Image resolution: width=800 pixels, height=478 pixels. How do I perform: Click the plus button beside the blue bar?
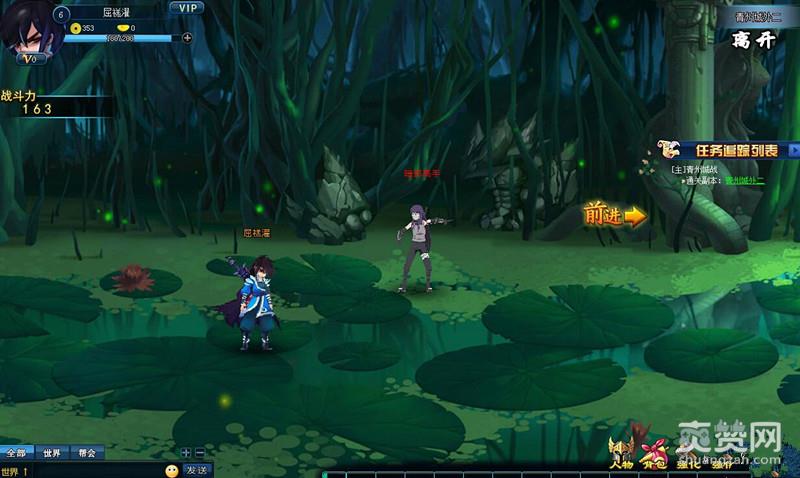(187, 38)
